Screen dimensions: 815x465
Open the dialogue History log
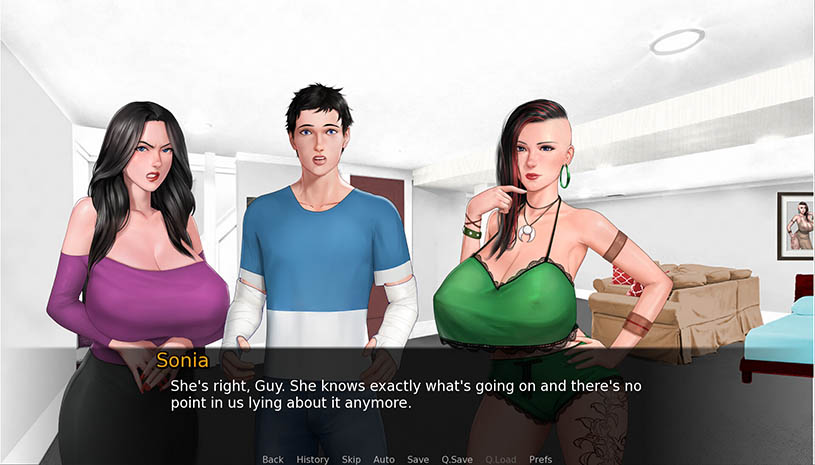[x=313, y=459]
